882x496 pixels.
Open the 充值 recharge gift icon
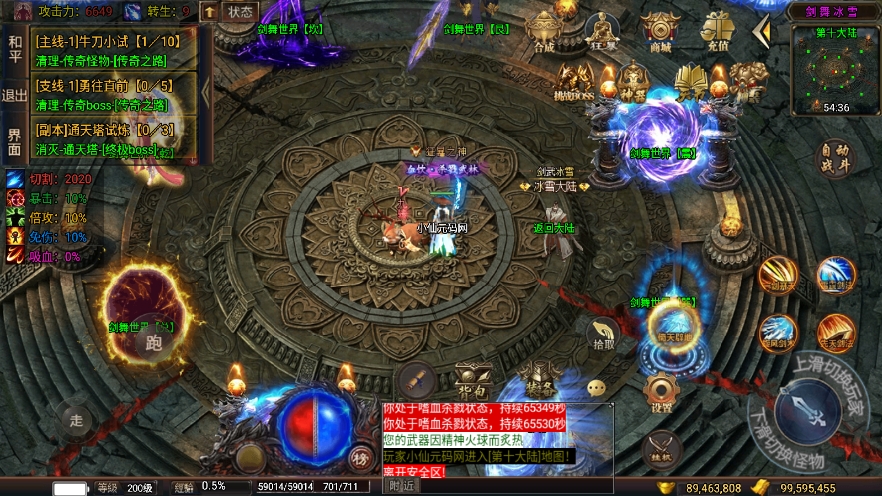717,32
